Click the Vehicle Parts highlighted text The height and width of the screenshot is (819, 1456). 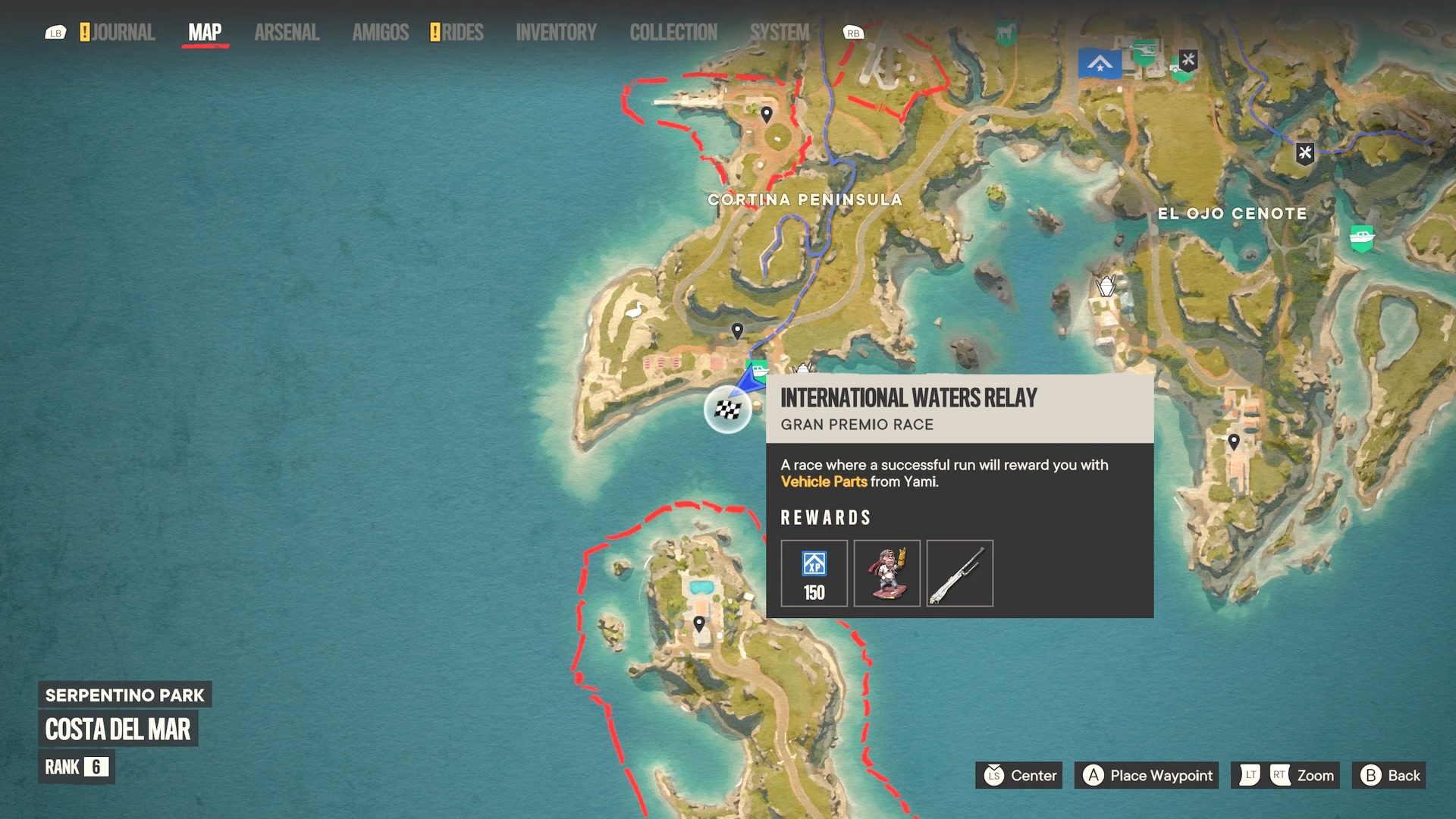[825, 482]
